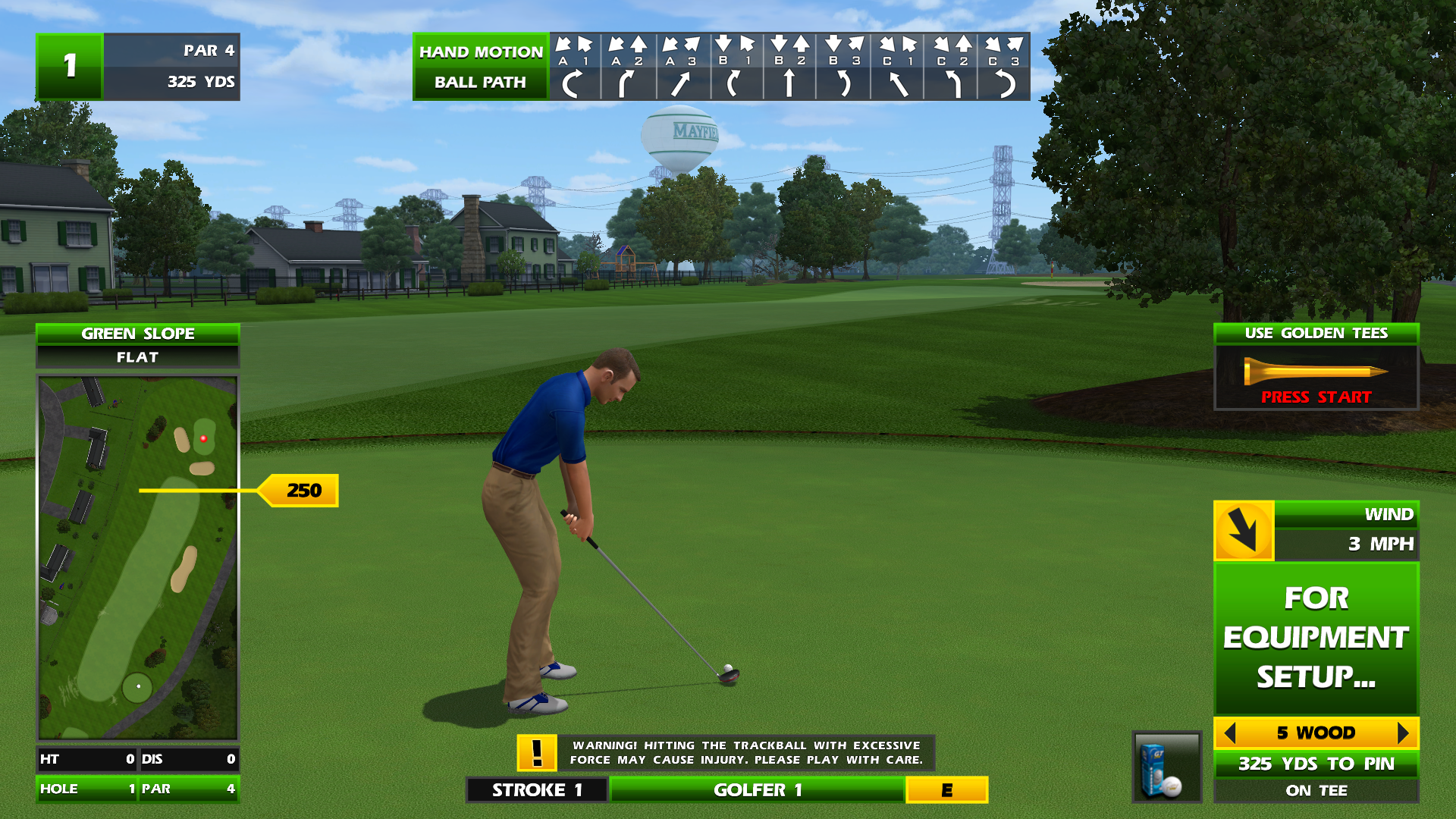Choose the C3 slice shot type
The width and height of the screenshot is (1456, 819).
pos(1003,67)
